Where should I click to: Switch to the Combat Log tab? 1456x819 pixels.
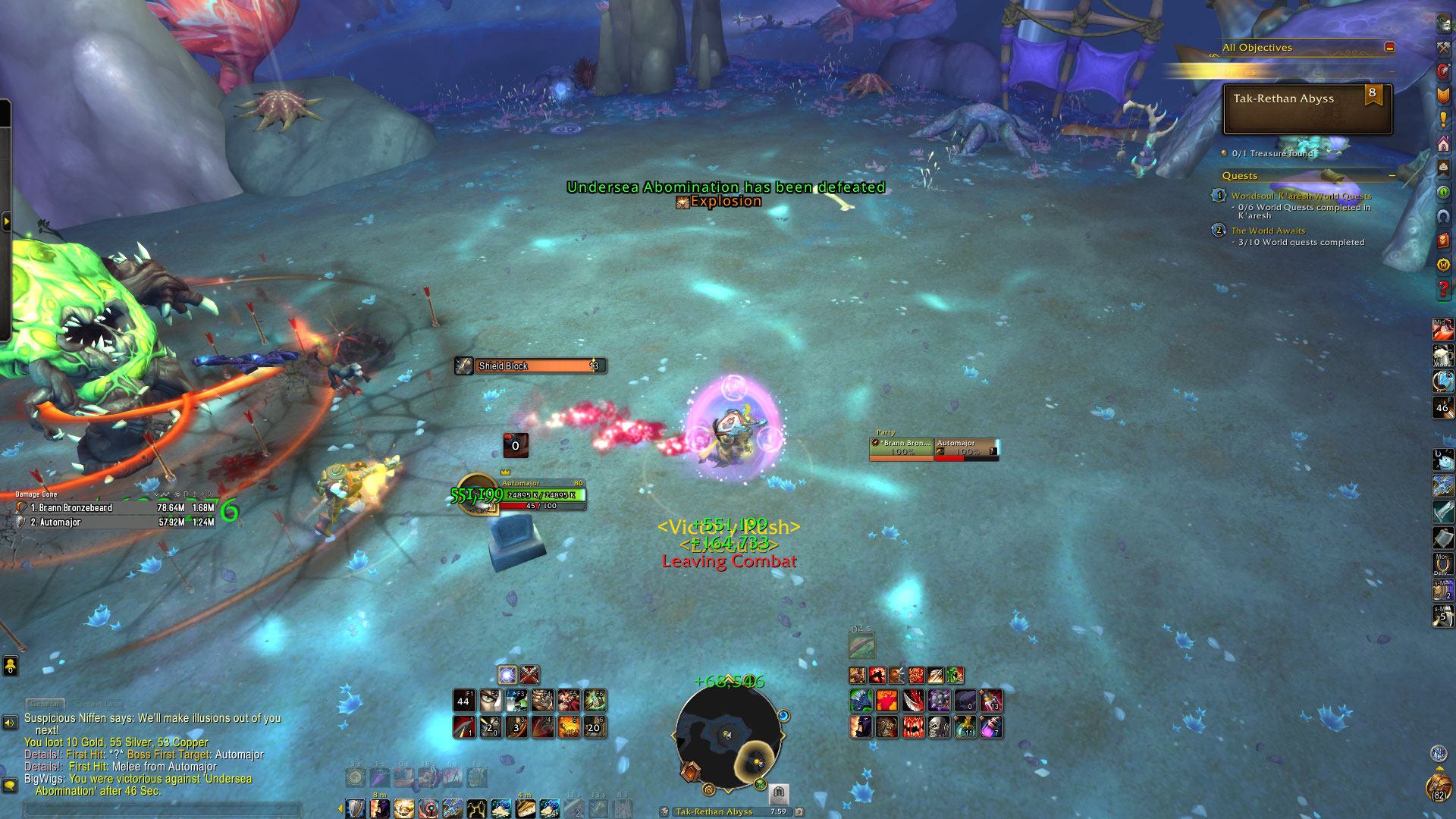(97, 704)
